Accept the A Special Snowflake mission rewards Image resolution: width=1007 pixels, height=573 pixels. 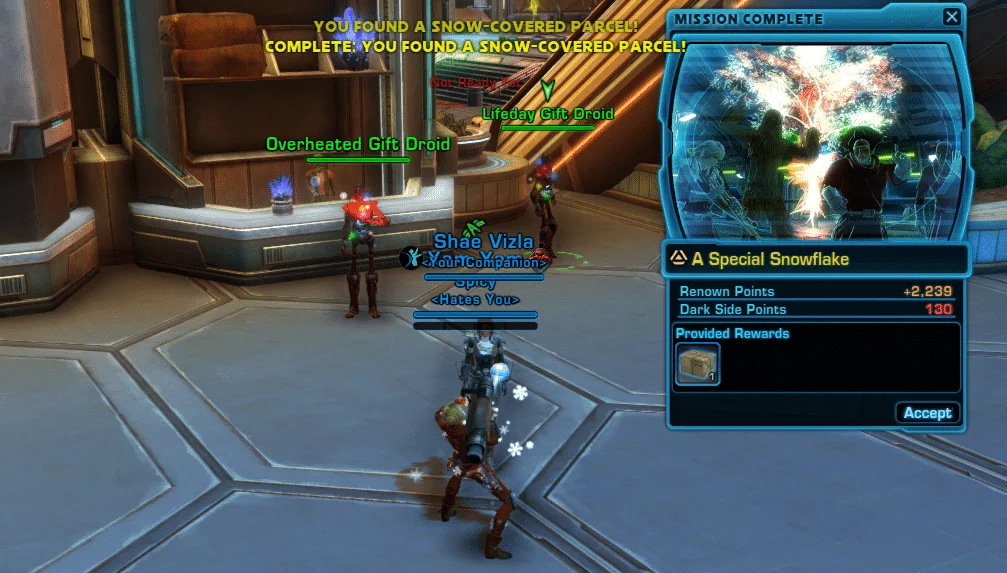tap(927, 413)
